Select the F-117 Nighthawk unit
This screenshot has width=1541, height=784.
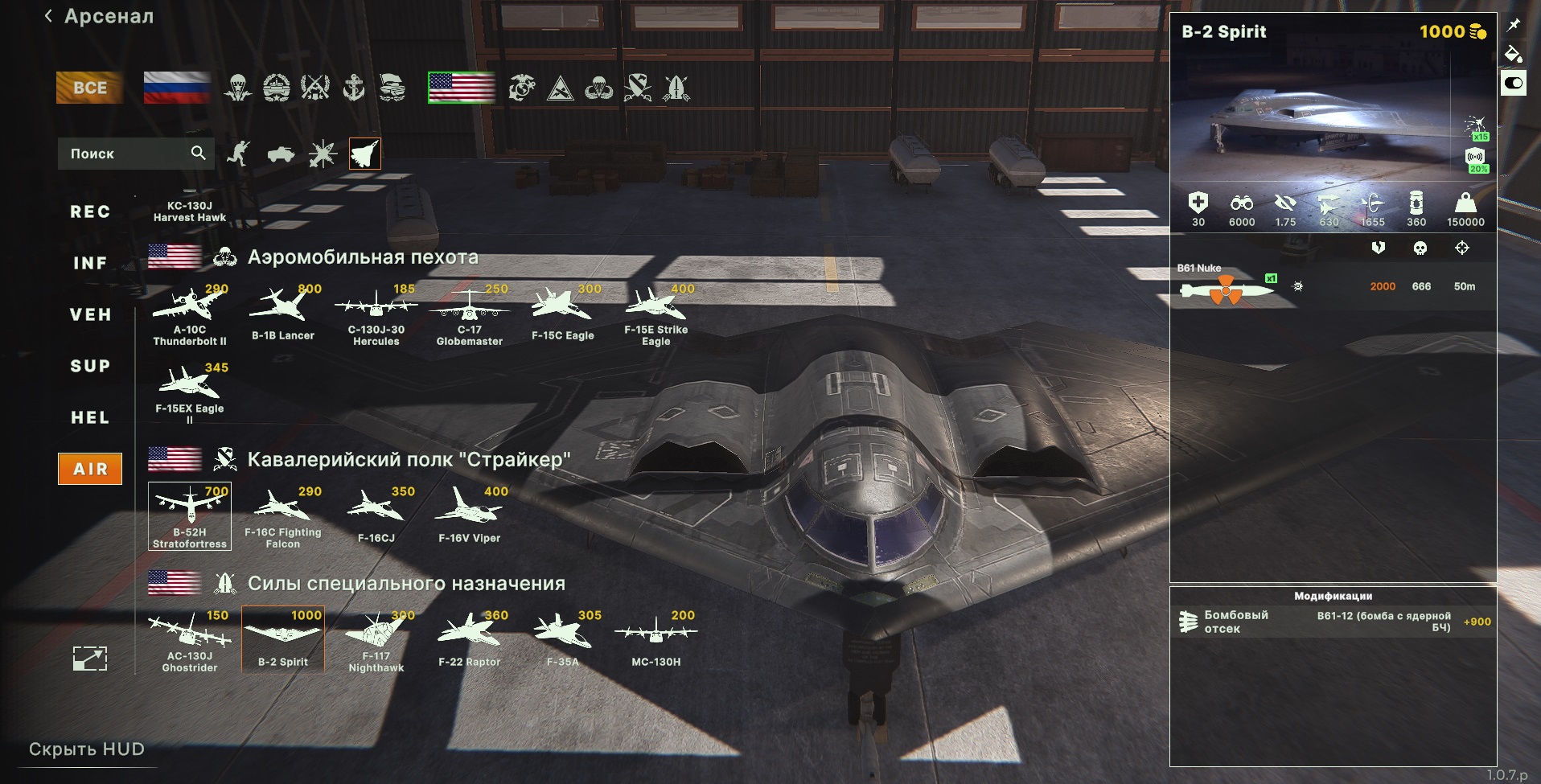click(x=376, y=640)
